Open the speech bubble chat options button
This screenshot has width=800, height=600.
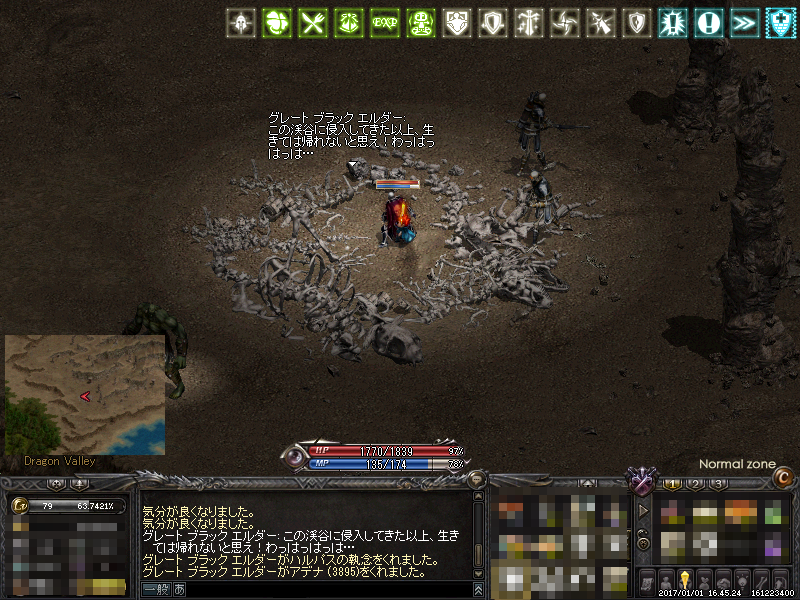tap(477, 481)
